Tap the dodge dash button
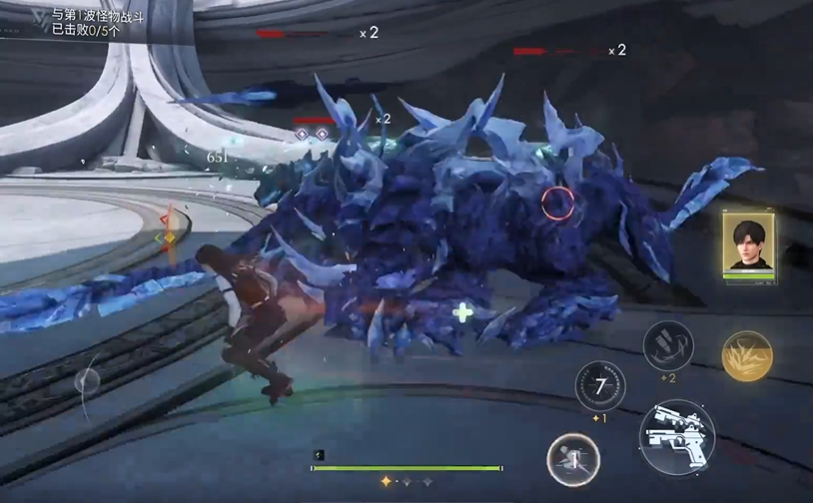This screenshot has width=813, height=503. [573, 460]
